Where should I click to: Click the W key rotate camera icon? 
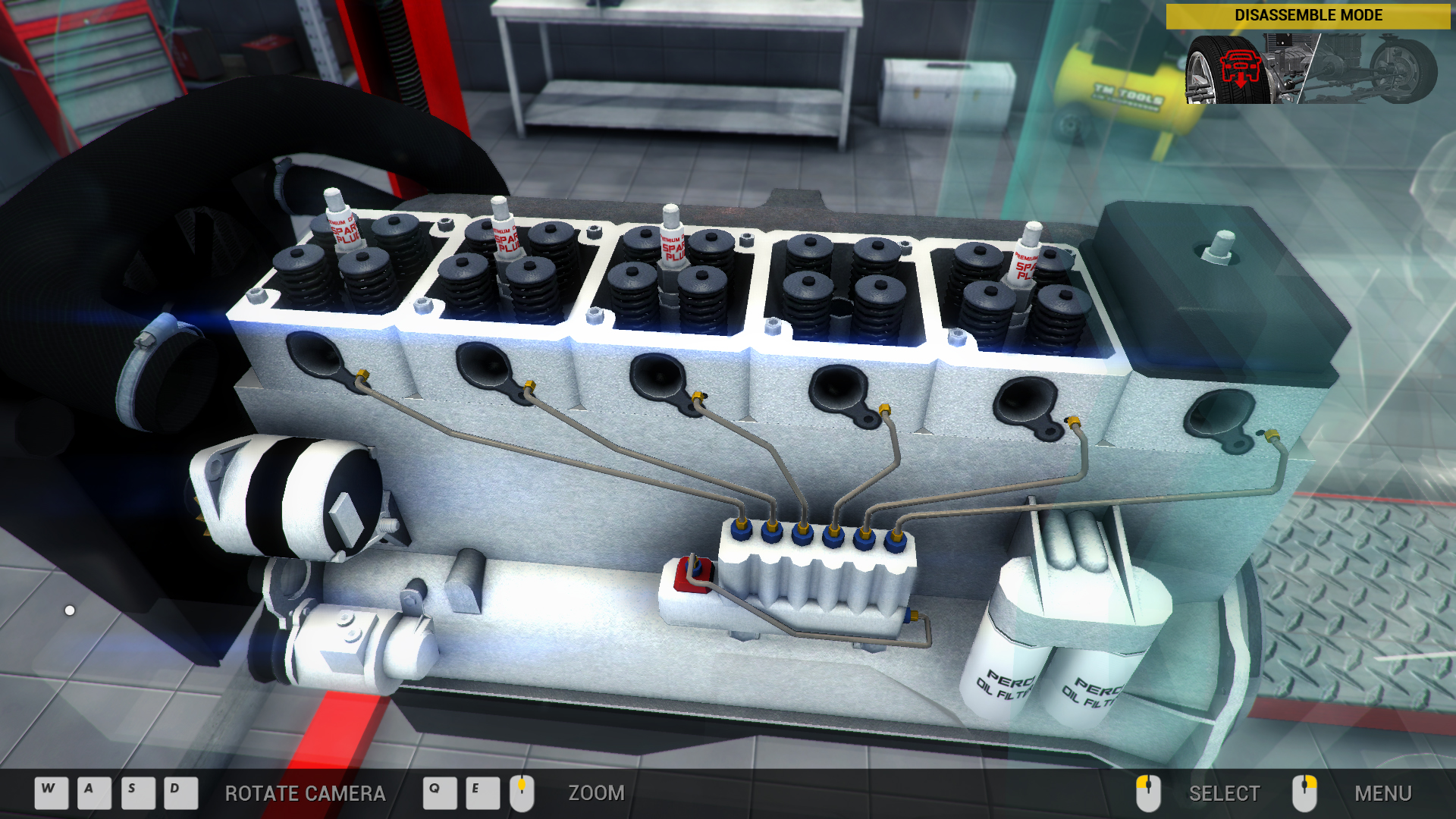pyautogui.click(x=49, y=792)
